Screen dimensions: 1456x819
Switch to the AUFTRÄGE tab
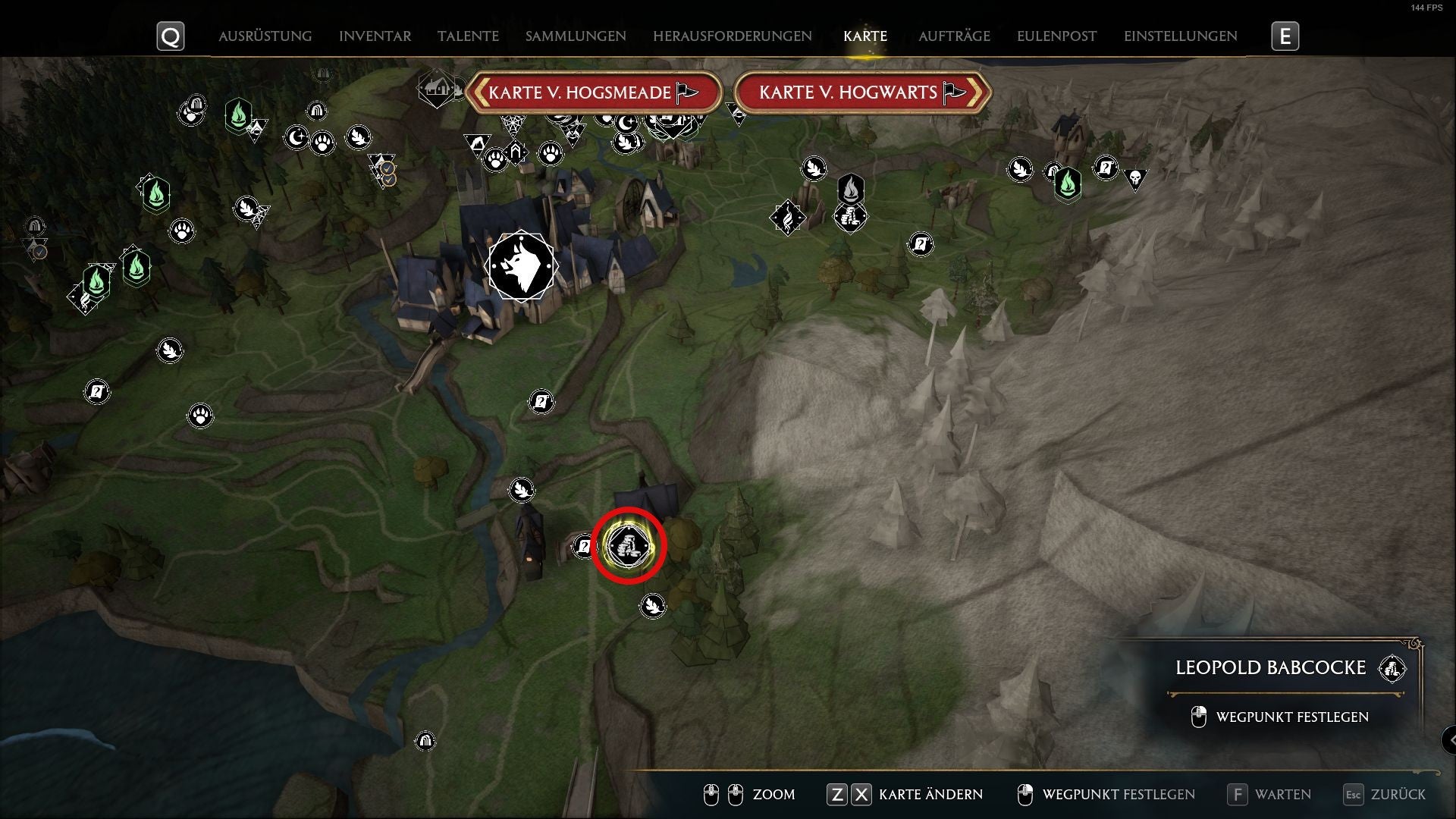[955, 36]
